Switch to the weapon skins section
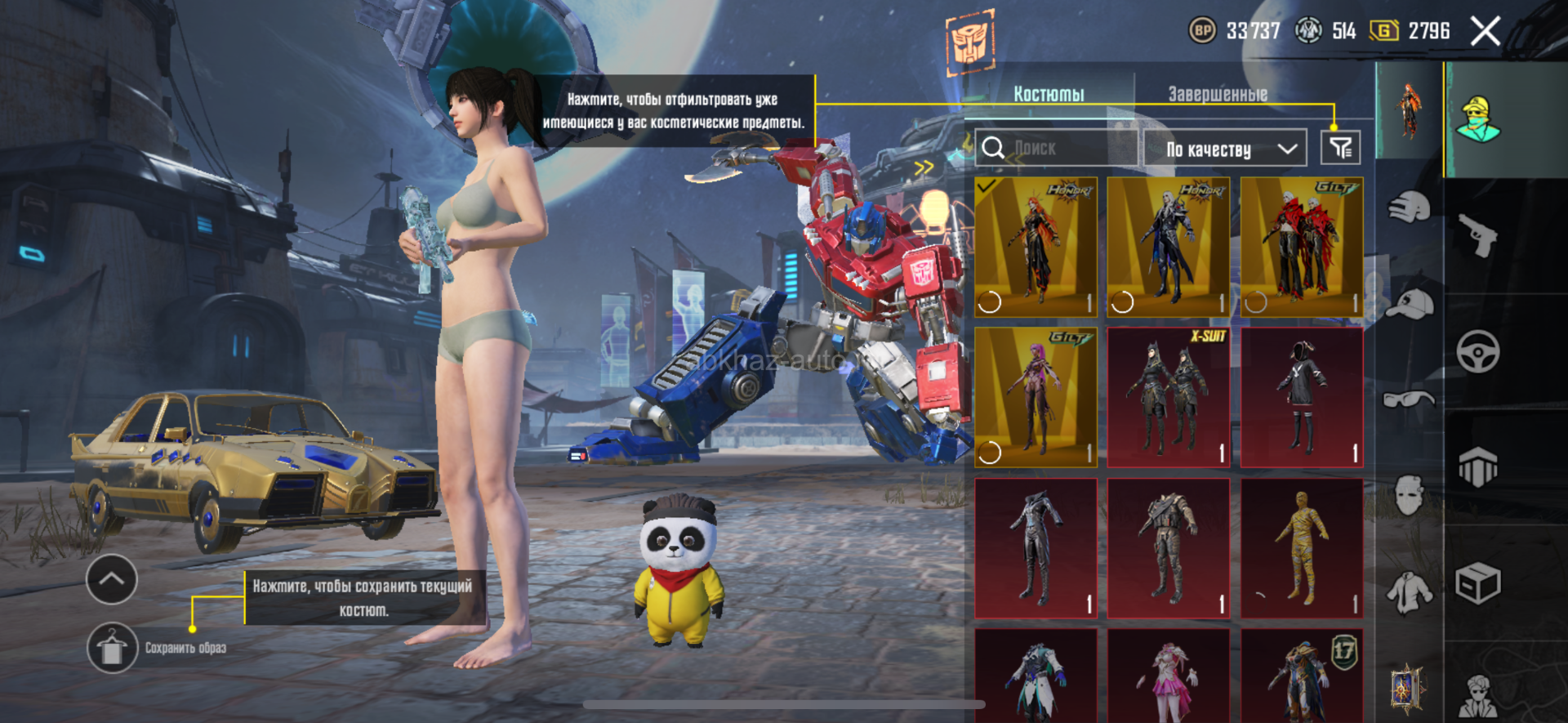1568x723 pixels. (x=1478, y=235)
